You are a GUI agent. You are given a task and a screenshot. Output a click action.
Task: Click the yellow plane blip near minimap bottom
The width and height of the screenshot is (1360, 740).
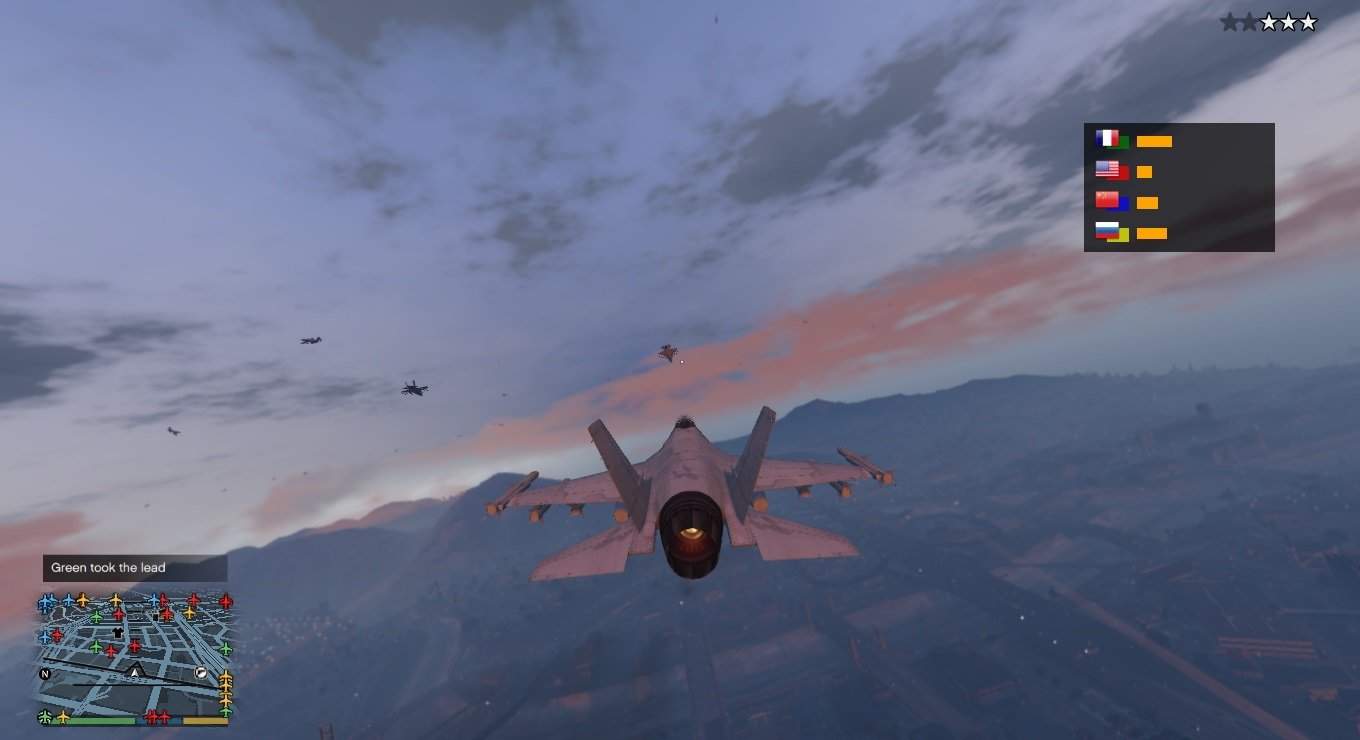pyautogui.click(x=62, y=716)
